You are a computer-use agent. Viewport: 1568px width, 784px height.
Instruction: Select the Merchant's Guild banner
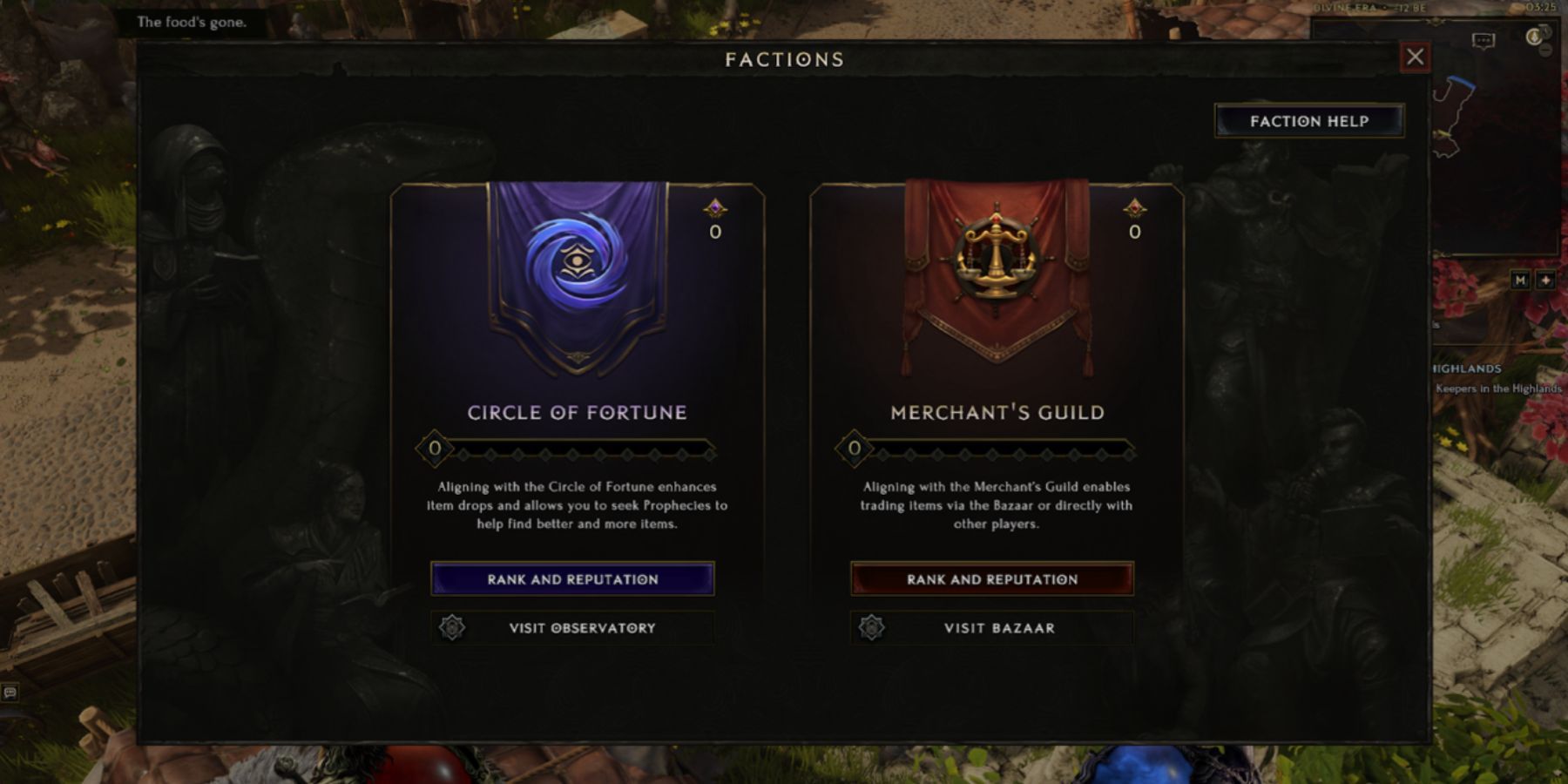997,270
